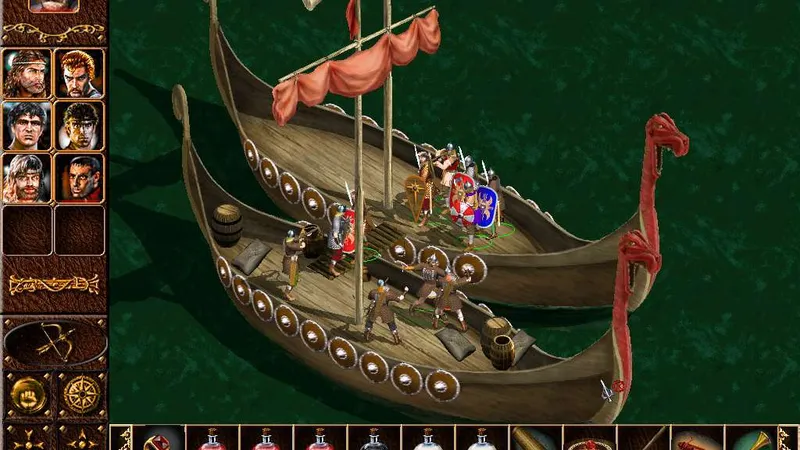Activate the bow and arrow attack button

point(54,342)
